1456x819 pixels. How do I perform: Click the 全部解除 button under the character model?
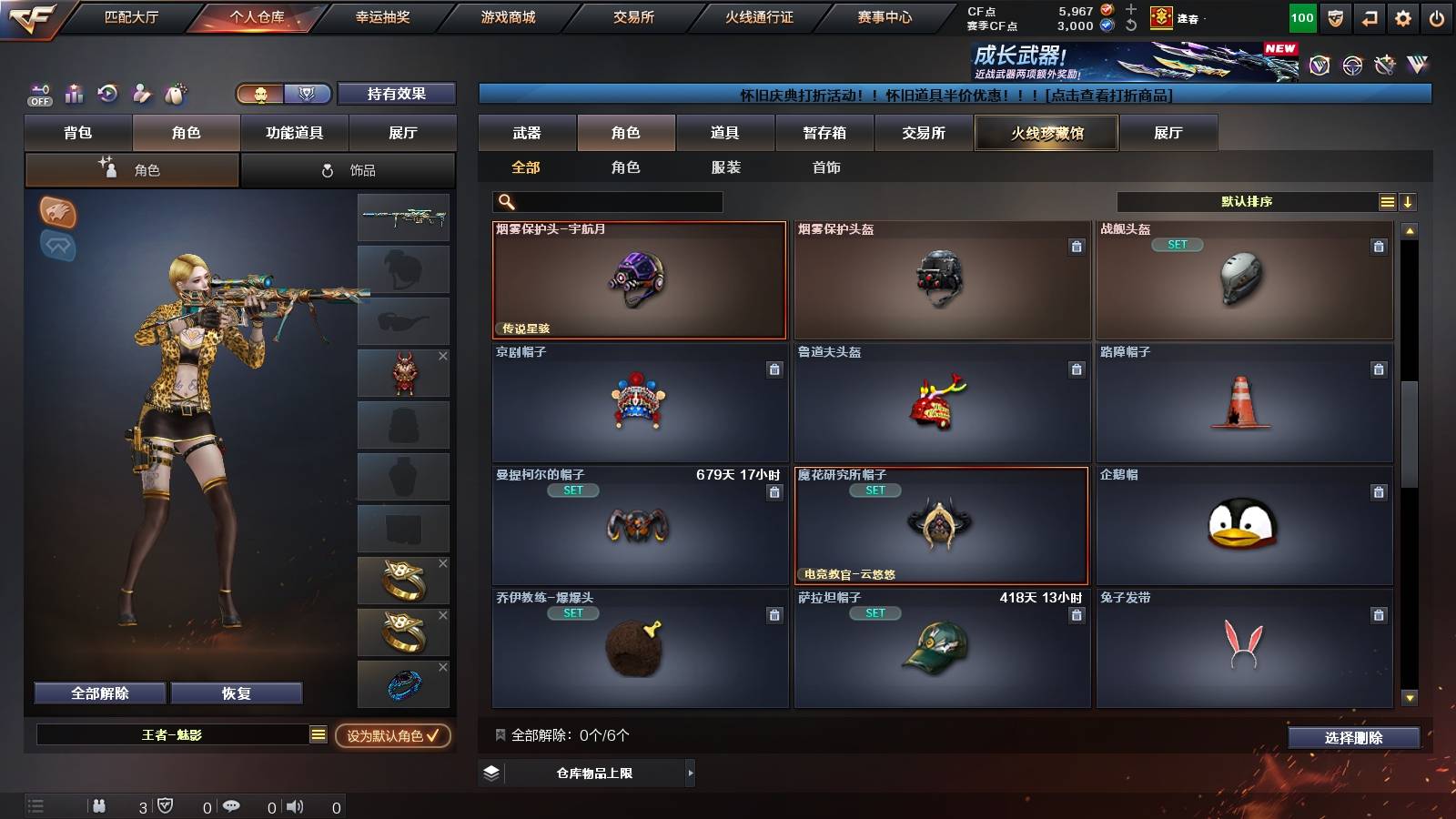tap(98, 693)
